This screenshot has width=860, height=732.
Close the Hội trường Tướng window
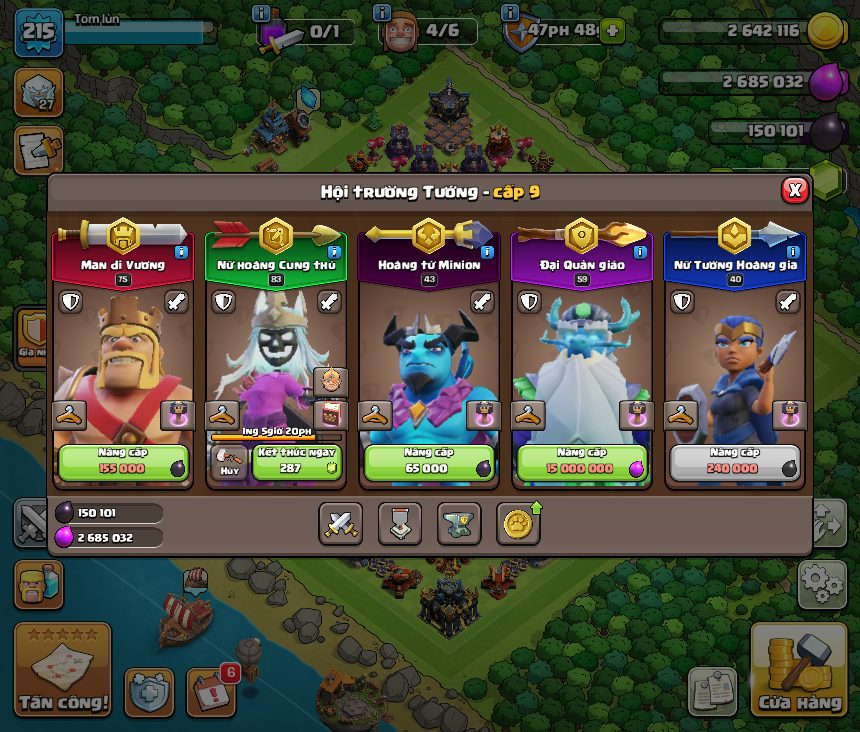[794, 190]
